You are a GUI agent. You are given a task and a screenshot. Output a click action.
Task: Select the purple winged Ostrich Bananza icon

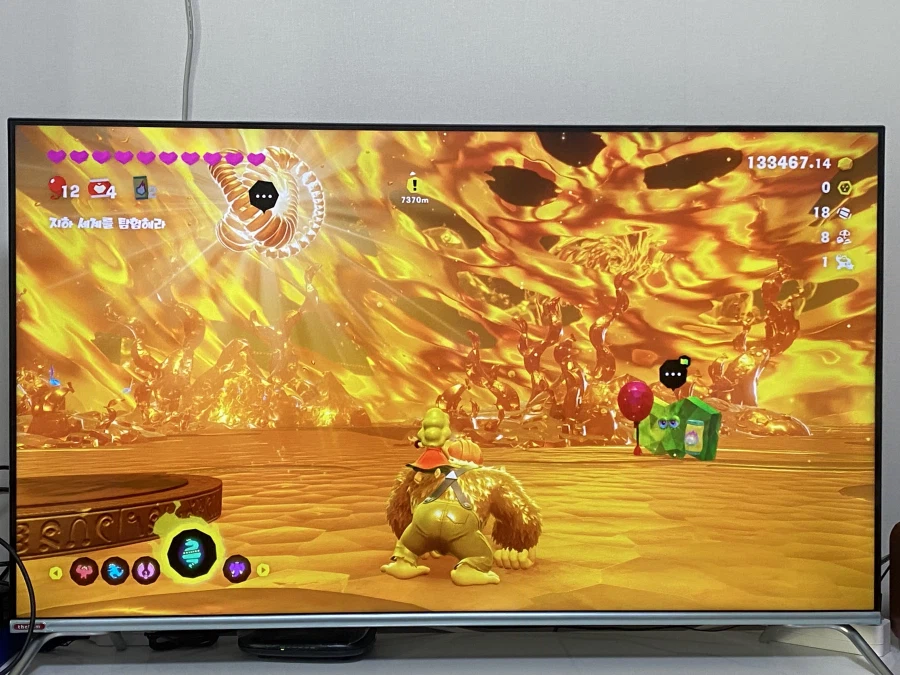click(x=146, y=571)
